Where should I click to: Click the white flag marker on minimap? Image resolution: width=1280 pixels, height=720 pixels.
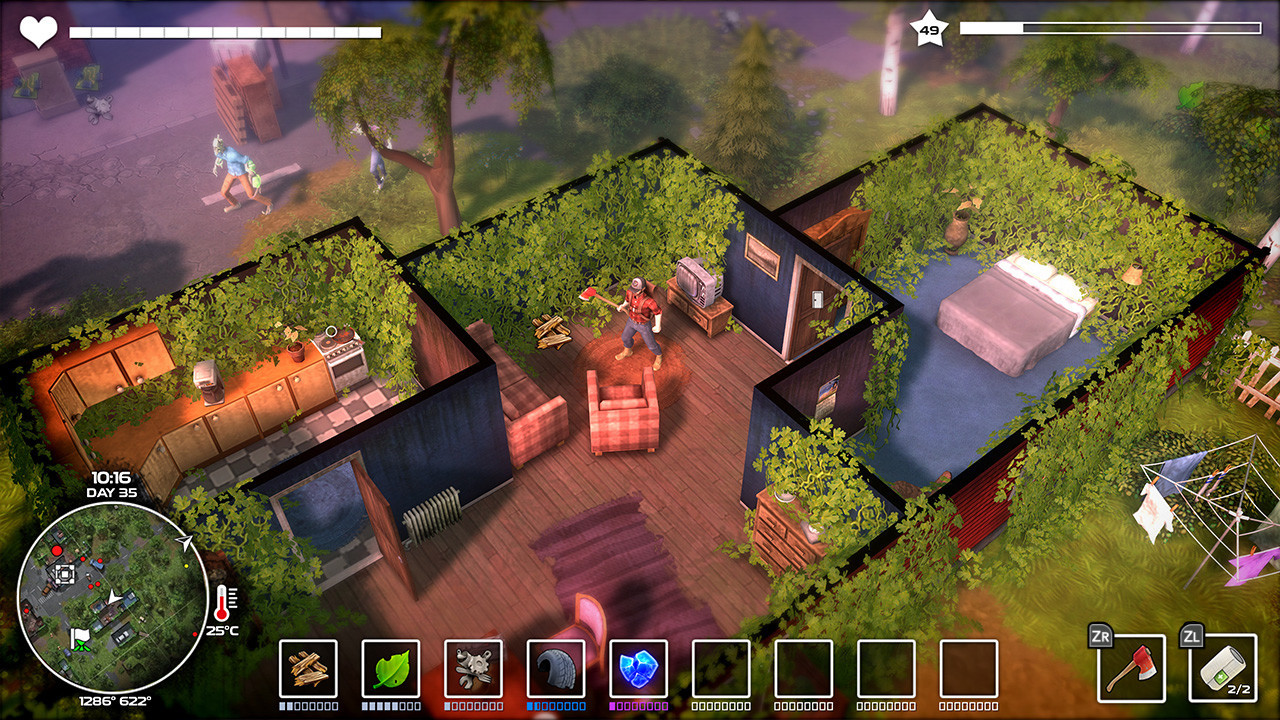tap(80, 635)
